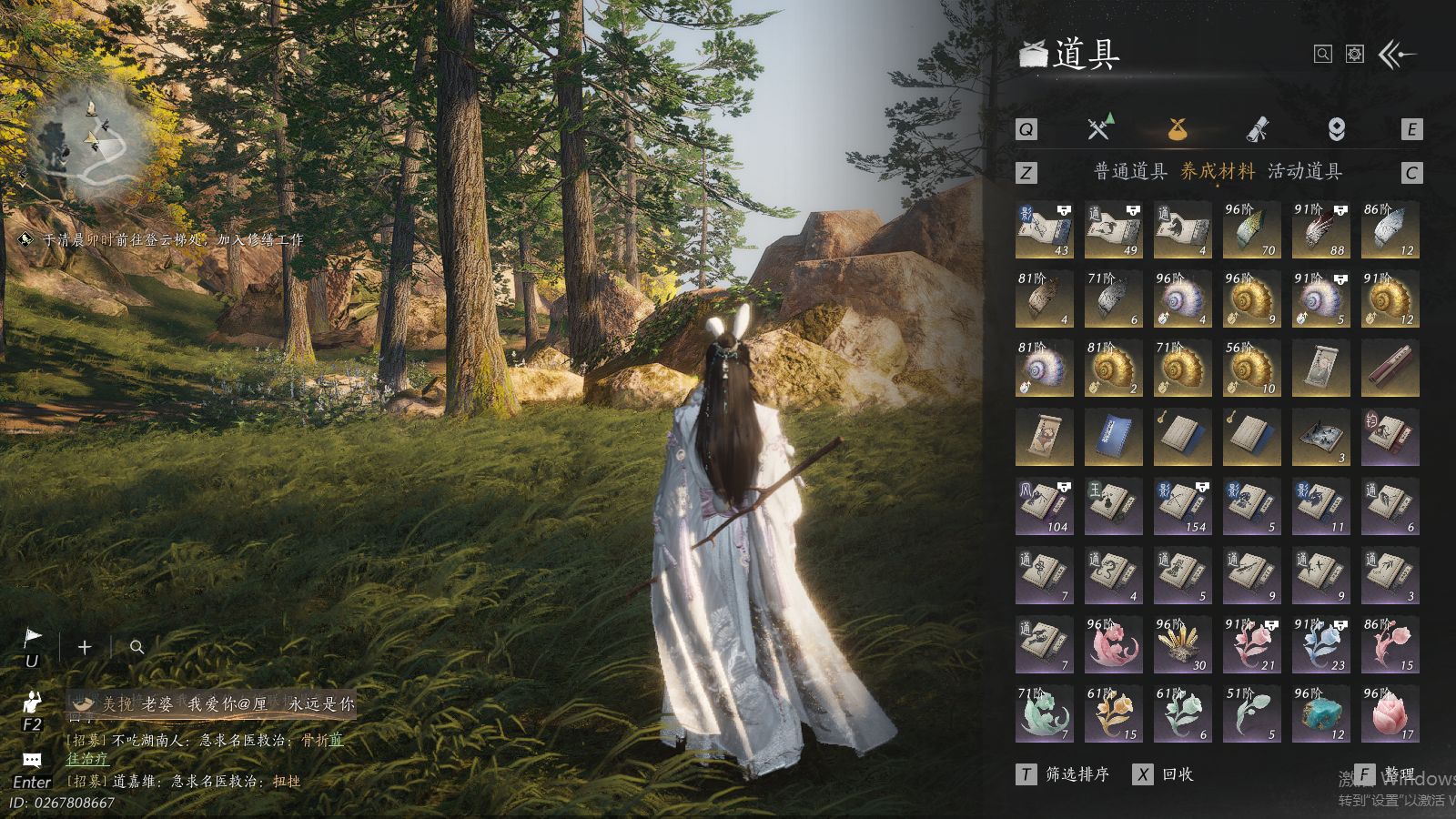Open the minimap
Screen dimensions: 1456x819
(86, 141)
